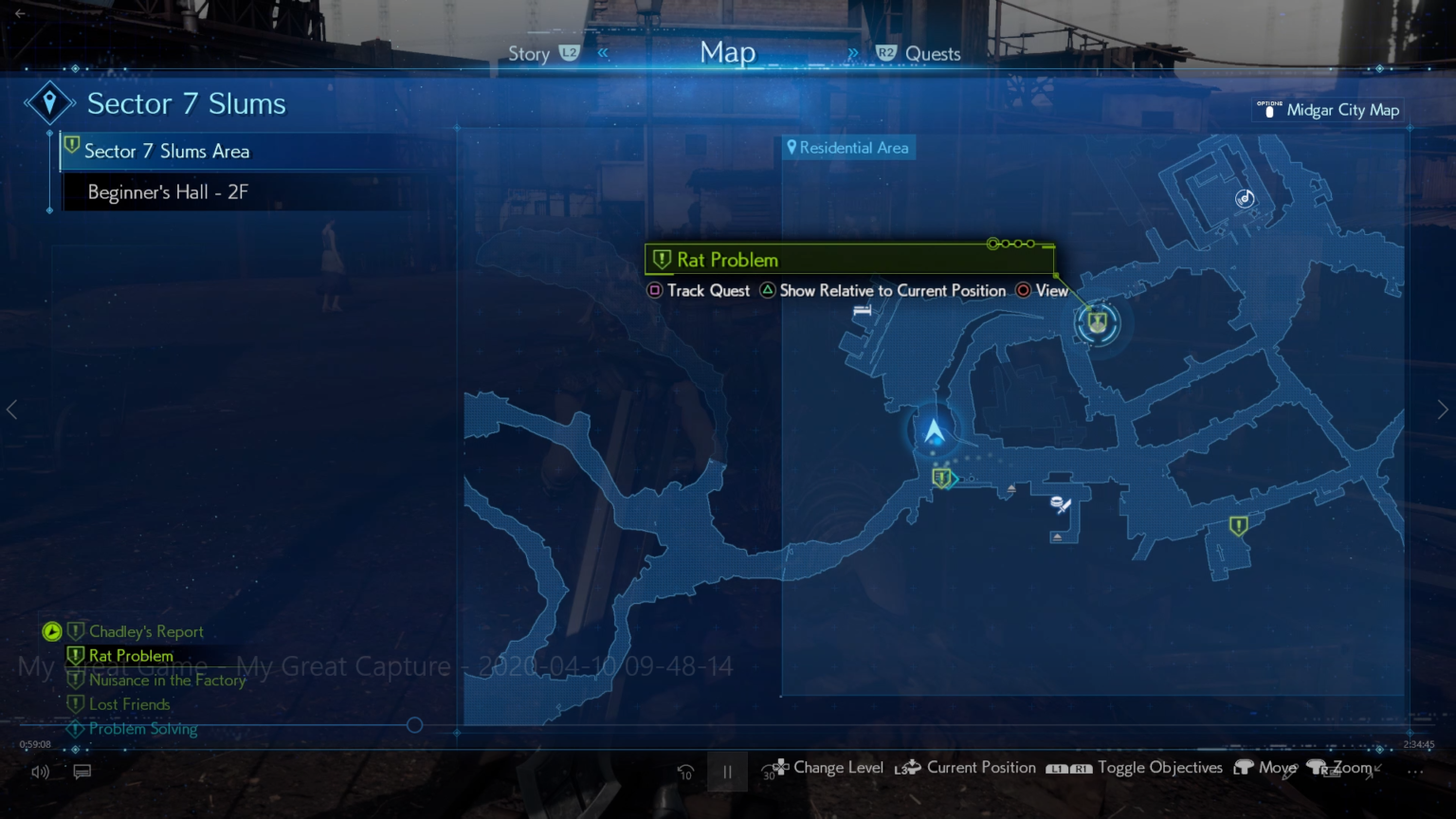Click the bed icon on the map
Image resolution: width=1456 pixels, height=819 pixels.
tap(862, 310)
